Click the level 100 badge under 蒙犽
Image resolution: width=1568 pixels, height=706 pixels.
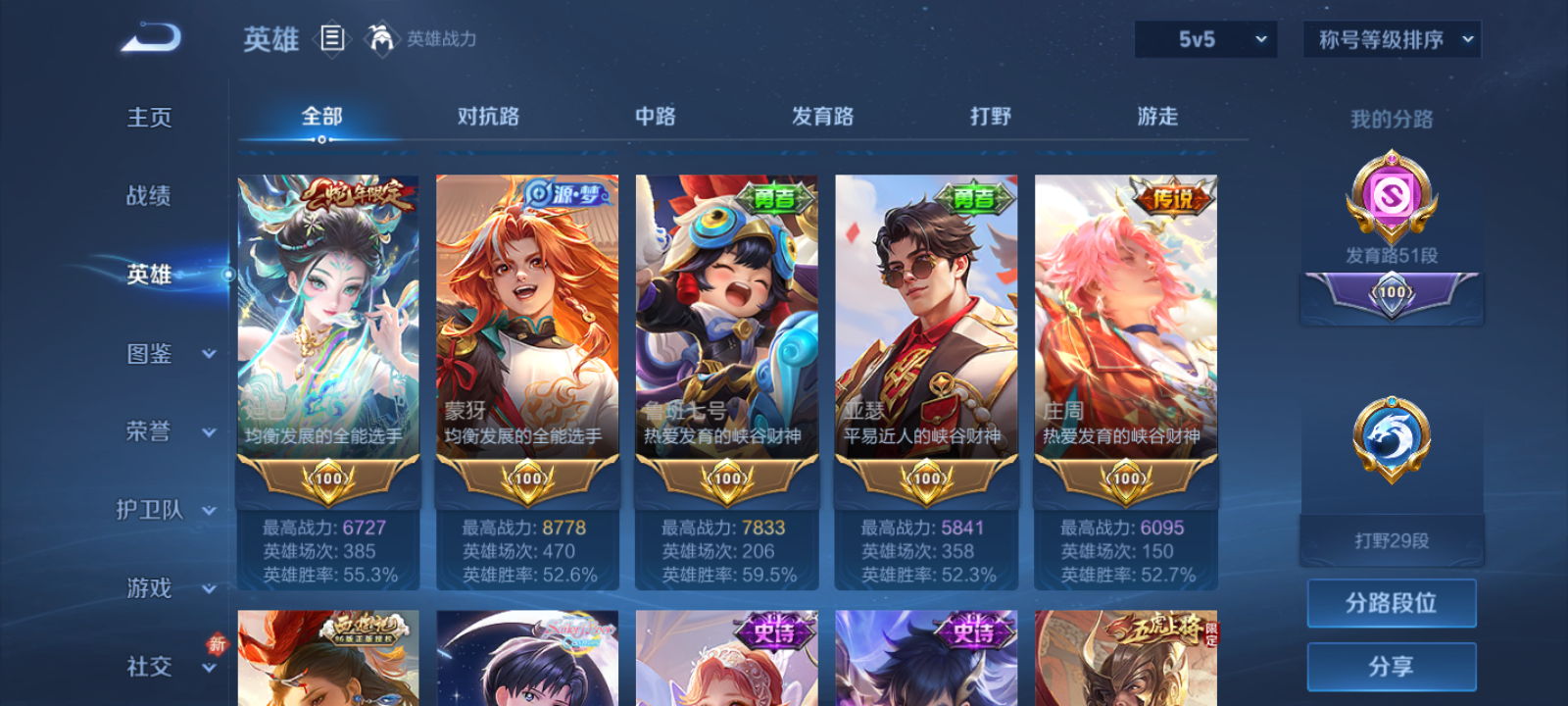tap(528, 478)
